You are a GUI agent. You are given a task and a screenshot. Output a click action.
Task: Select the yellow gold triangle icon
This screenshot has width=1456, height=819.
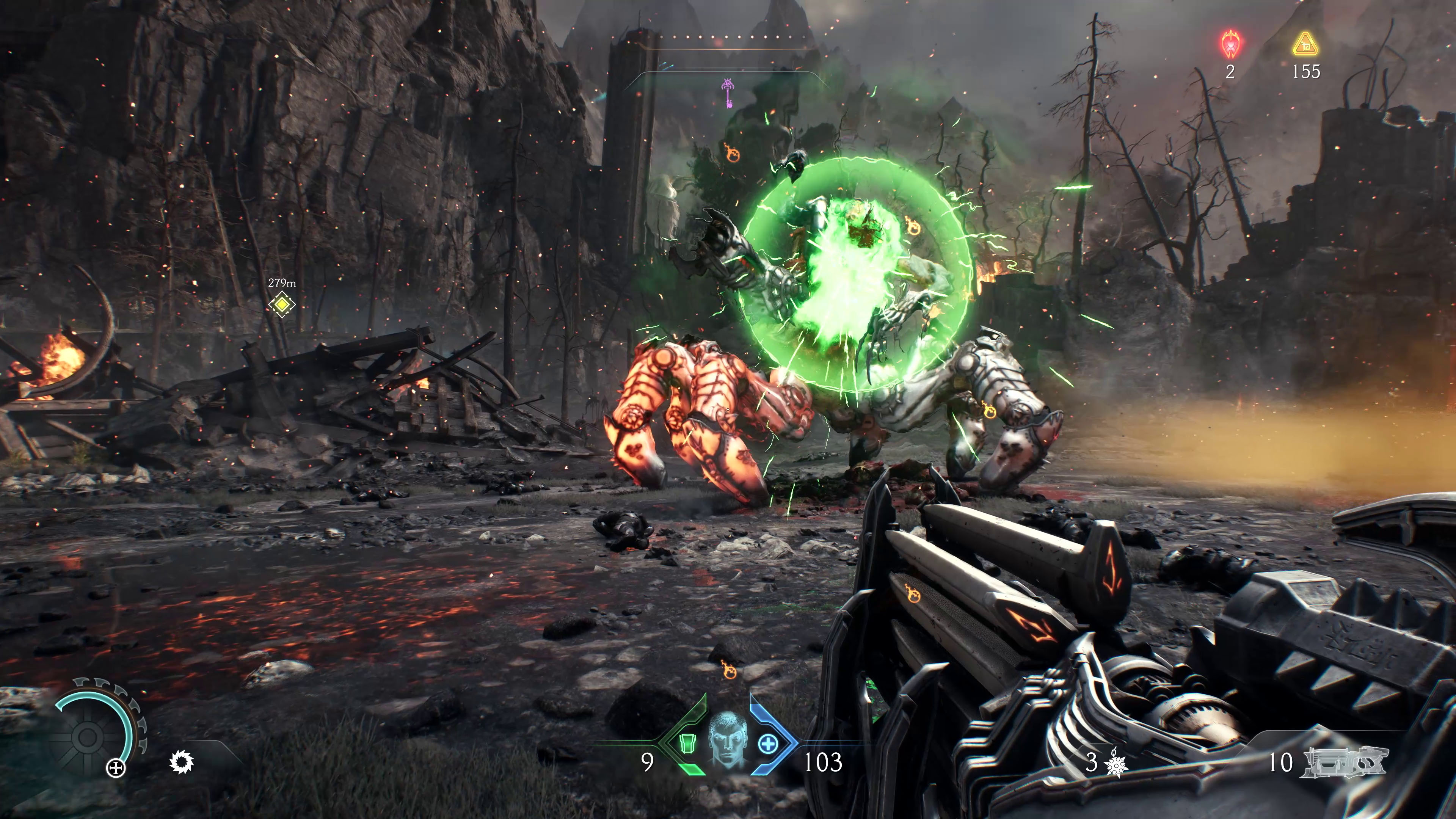(1305, 45)
